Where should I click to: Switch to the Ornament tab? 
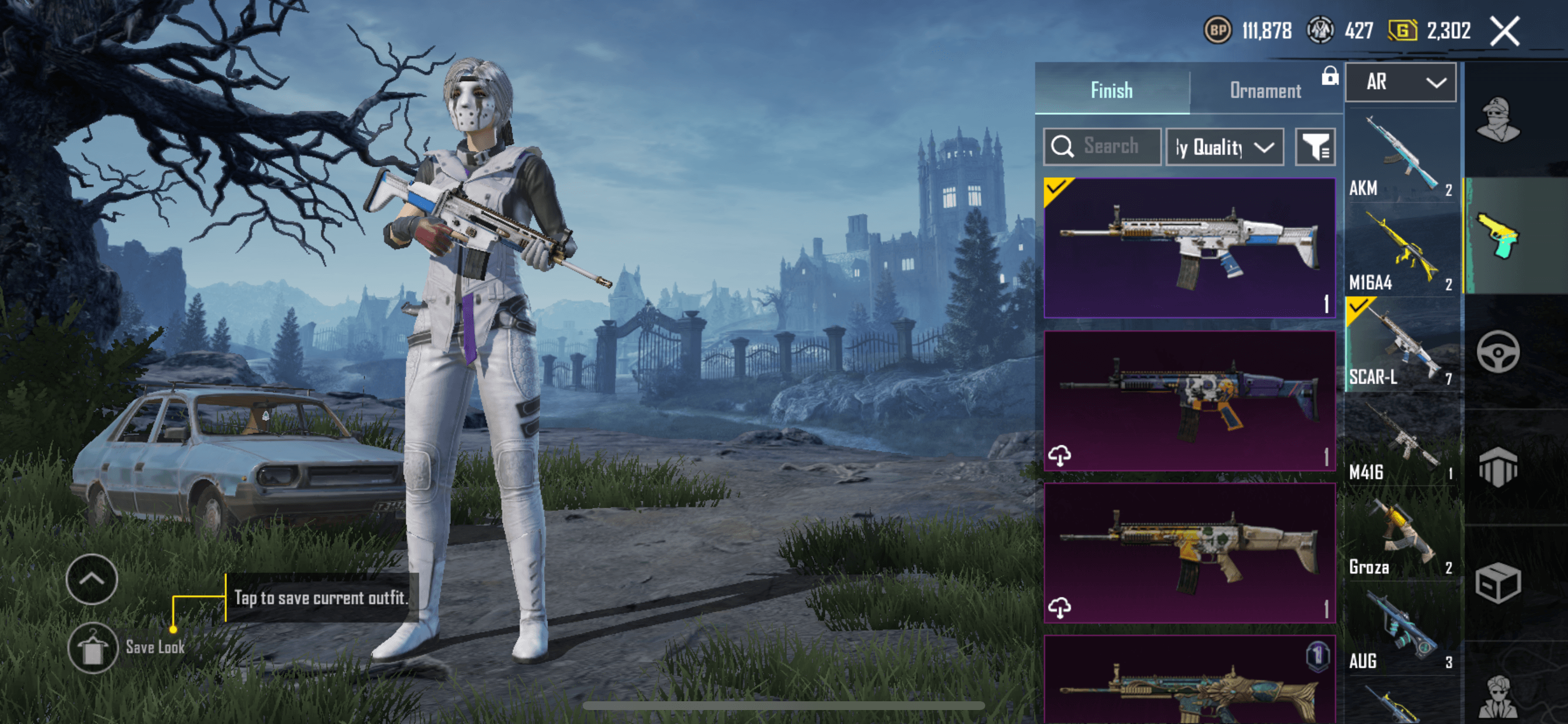1265,91
